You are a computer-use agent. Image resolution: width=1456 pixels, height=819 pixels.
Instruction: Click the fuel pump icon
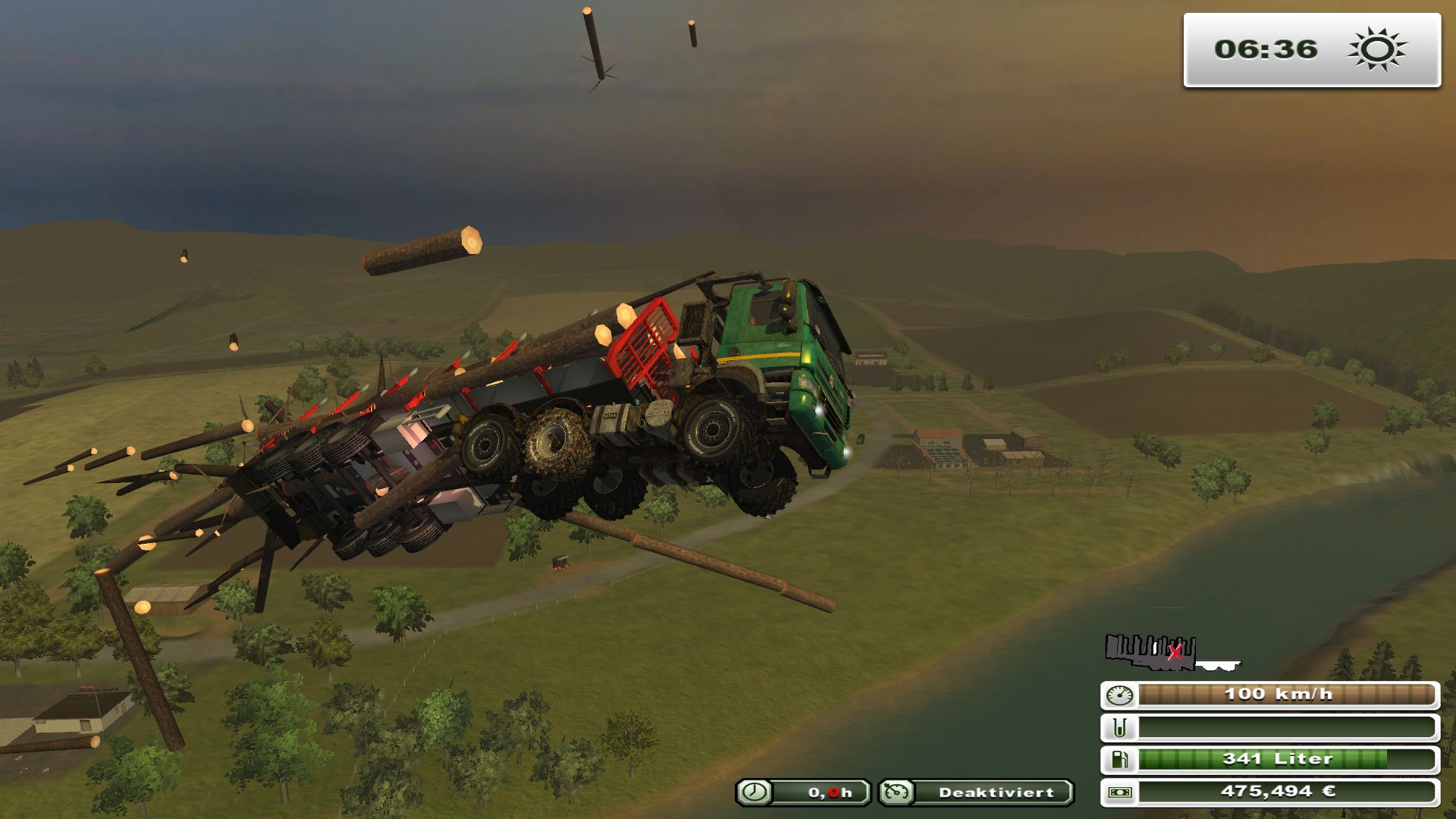(x=1120, y=759)
